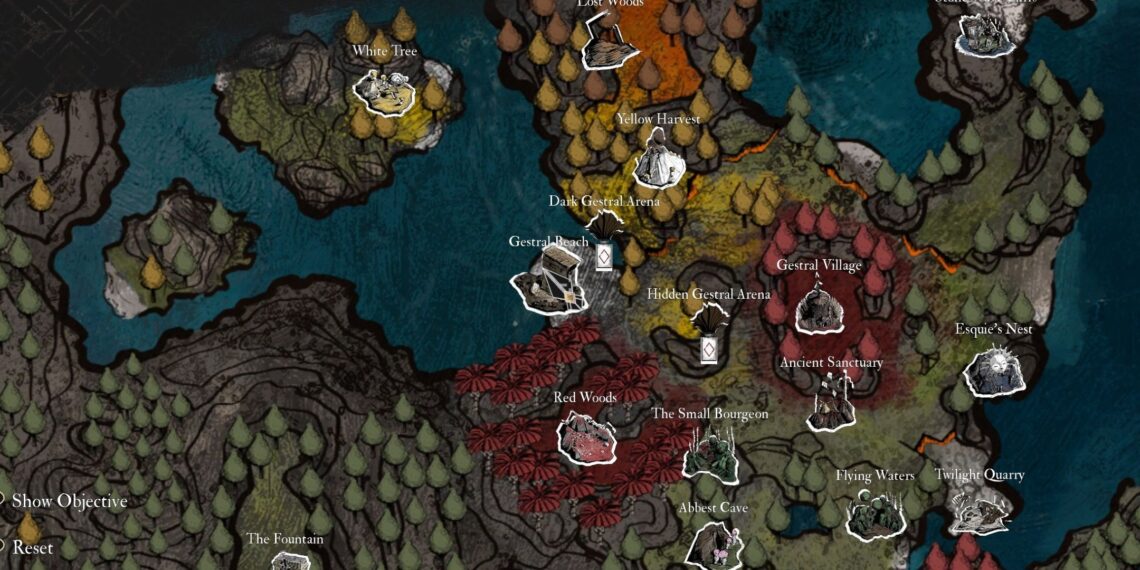1140x570 pixels.
Task: Open the Lost Woods location marker
Action: [x=609, y=46]
